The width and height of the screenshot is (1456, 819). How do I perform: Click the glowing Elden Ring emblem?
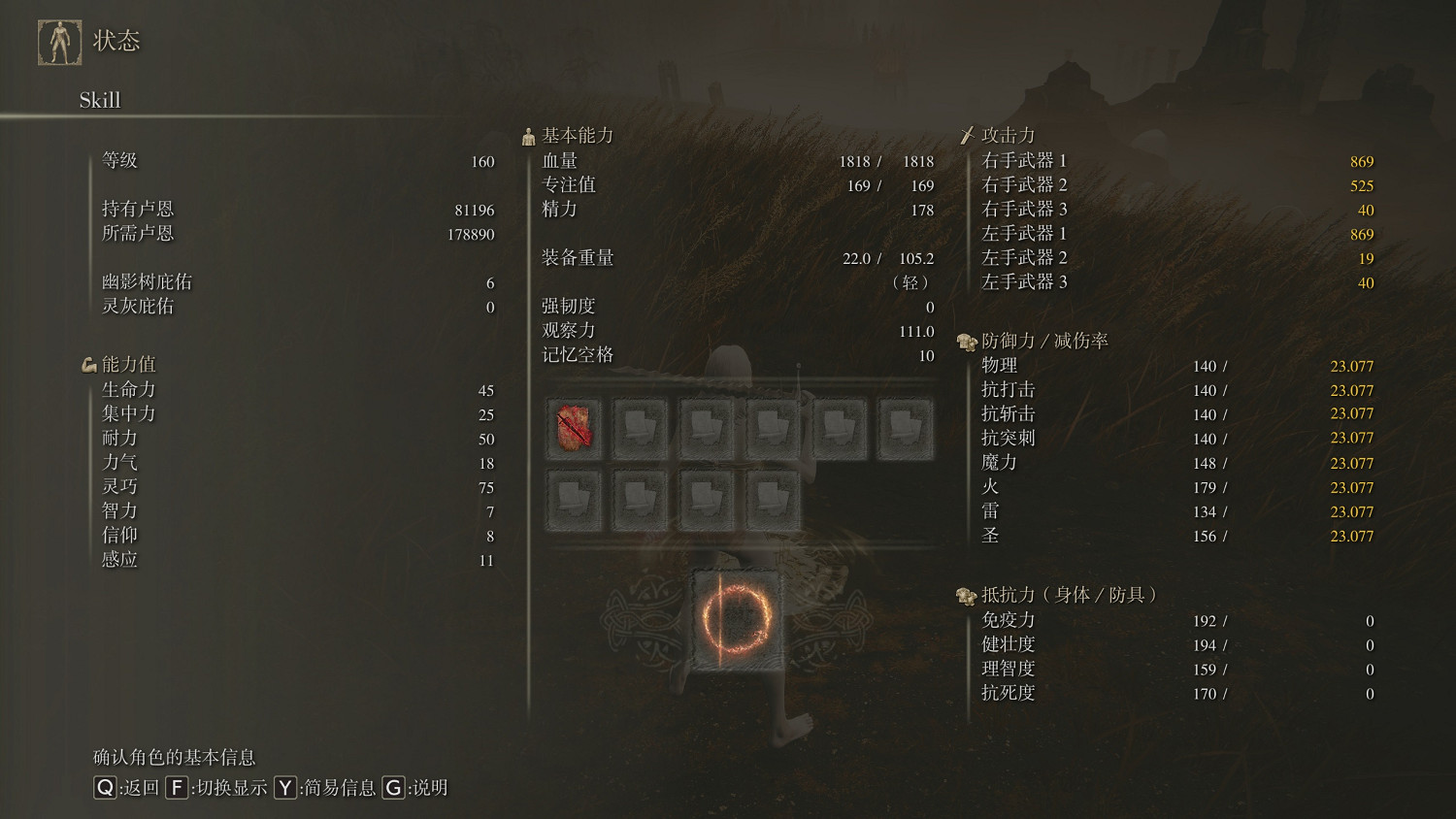coord(736,619)
